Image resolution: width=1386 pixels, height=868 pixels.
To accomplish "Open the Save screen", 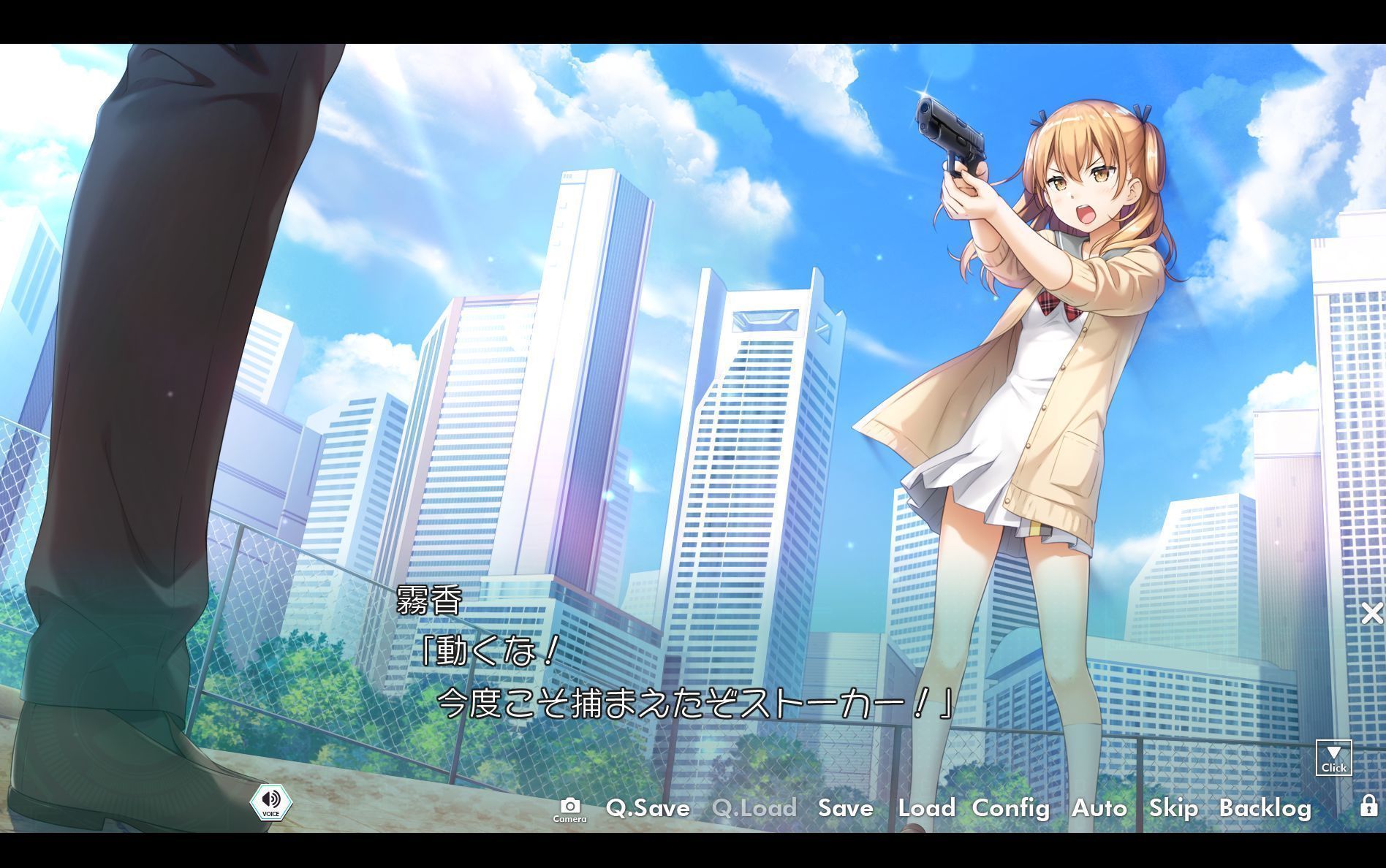I will click(845, 809).
